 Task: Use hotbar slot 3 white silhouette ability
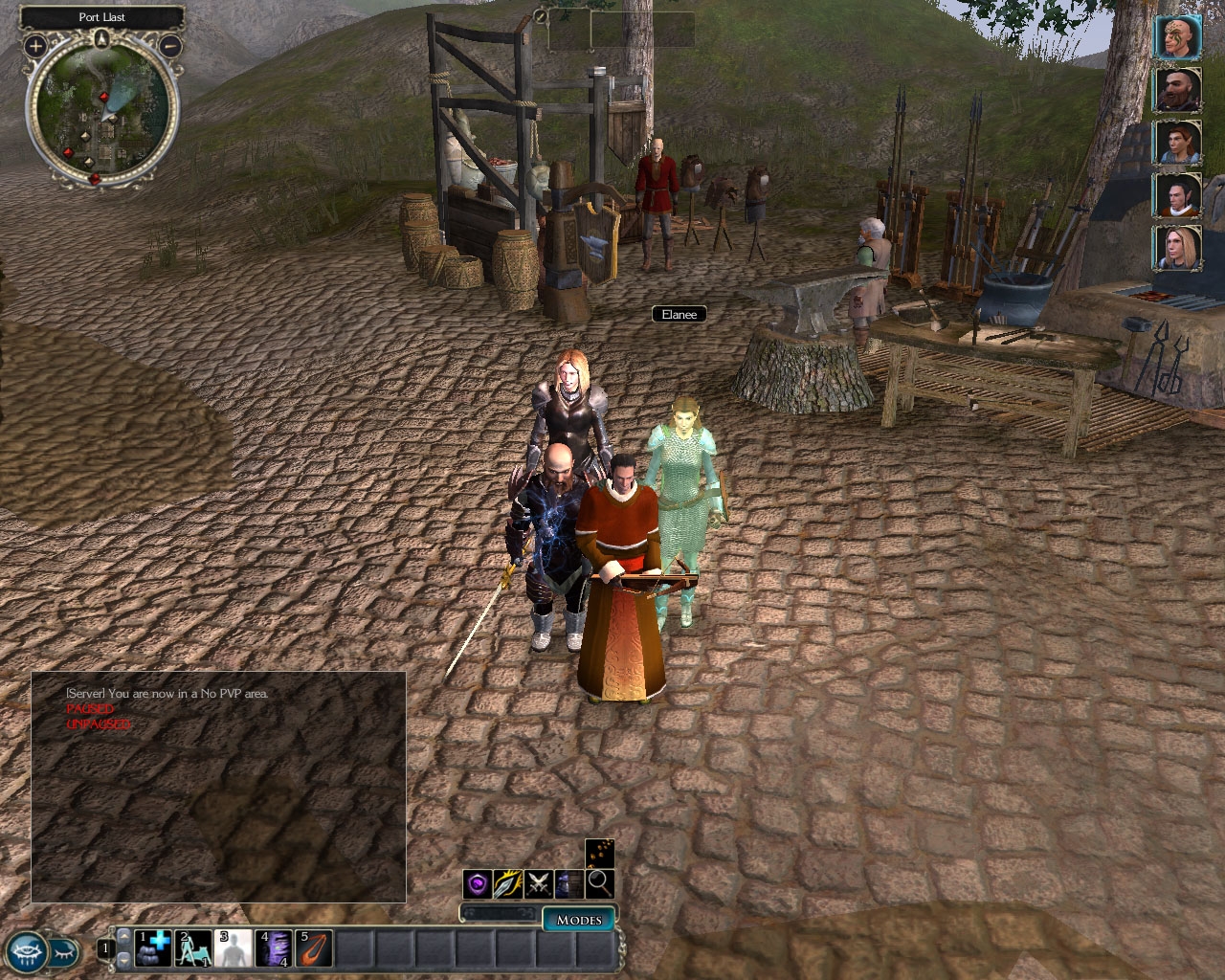pyautogui.click(x=234, y=948)
